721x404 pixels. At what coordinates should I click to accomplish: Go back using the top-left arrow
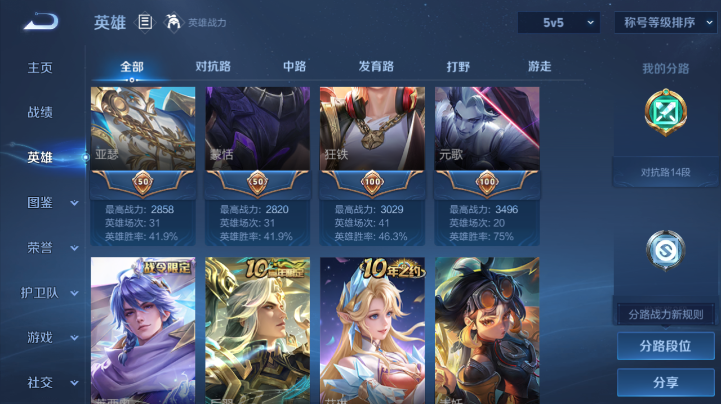coord(42,22)
